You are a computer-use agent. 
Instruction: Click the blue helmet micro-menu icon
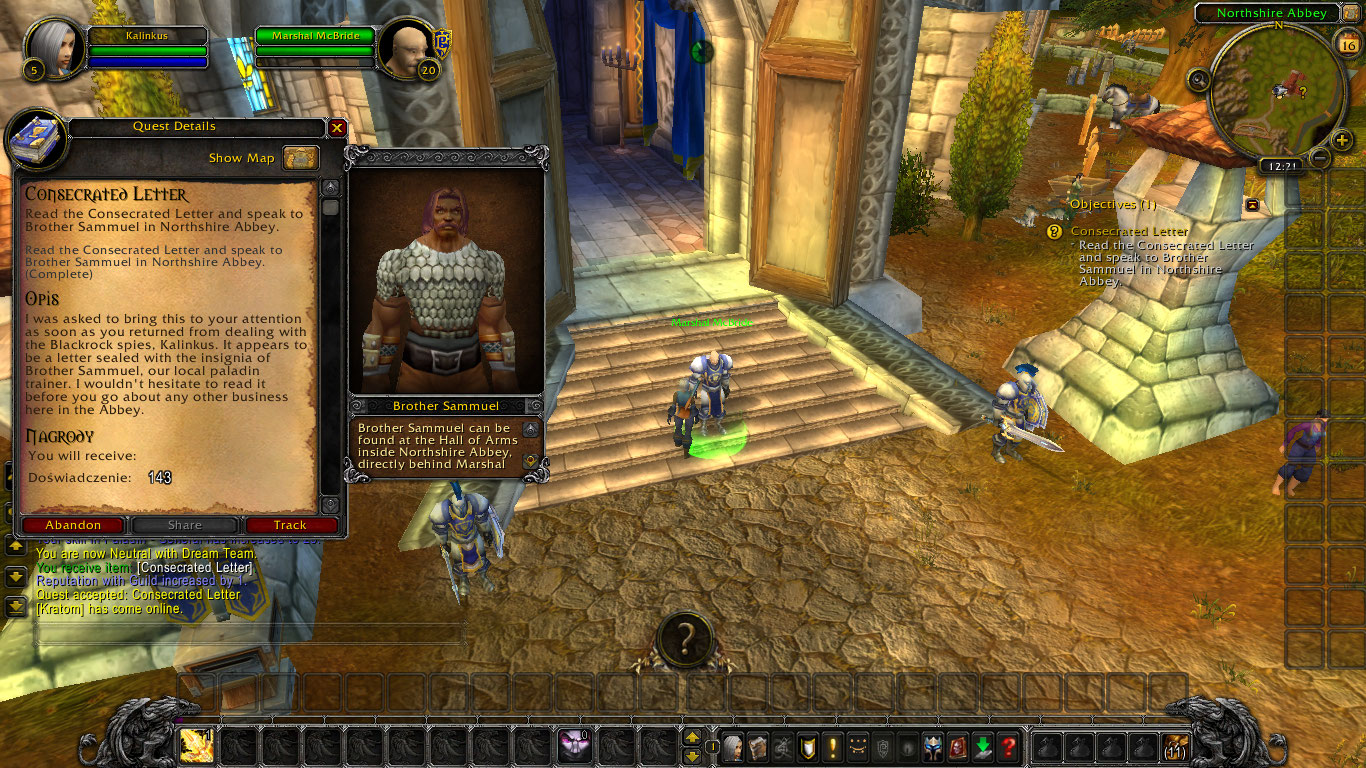point(934,746)
